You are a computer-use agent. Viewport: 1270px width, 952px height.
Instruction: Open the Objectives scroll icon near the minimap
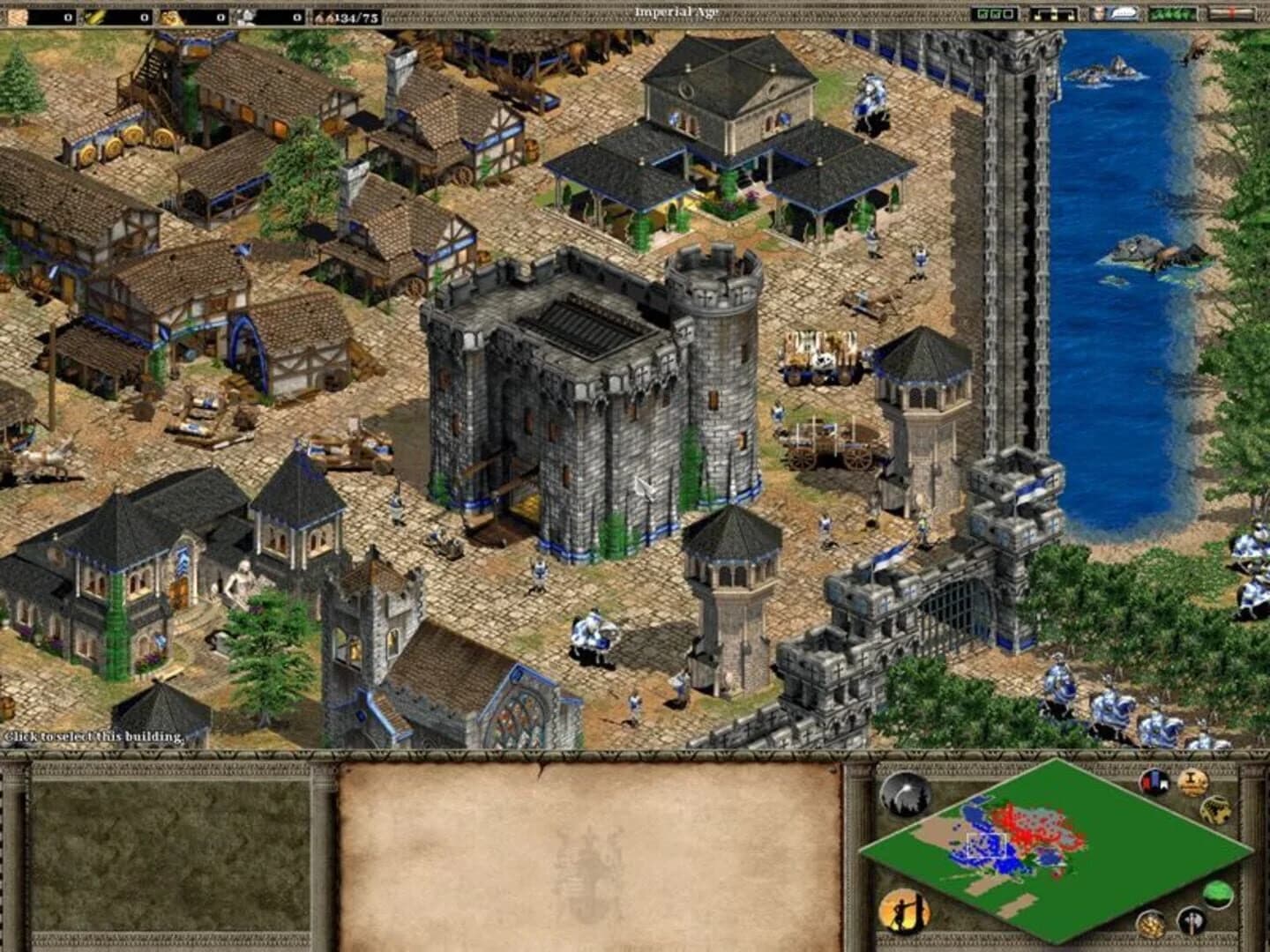click(1191, 783)
